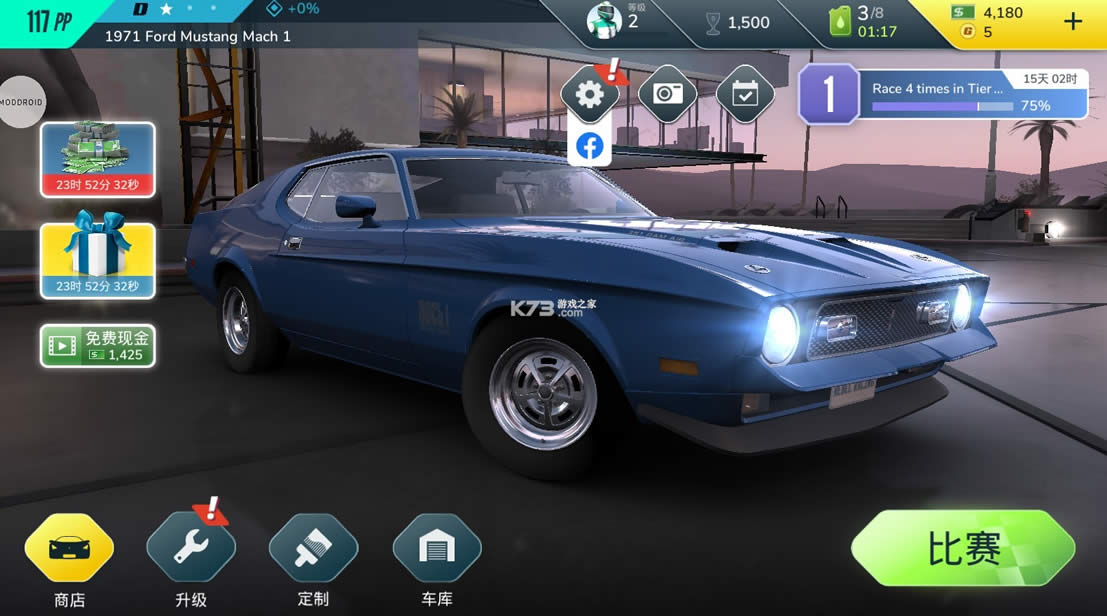1107x616 pixels.
Task: Open the Race 4 times in Tier mission
Action: pos(945,95)
